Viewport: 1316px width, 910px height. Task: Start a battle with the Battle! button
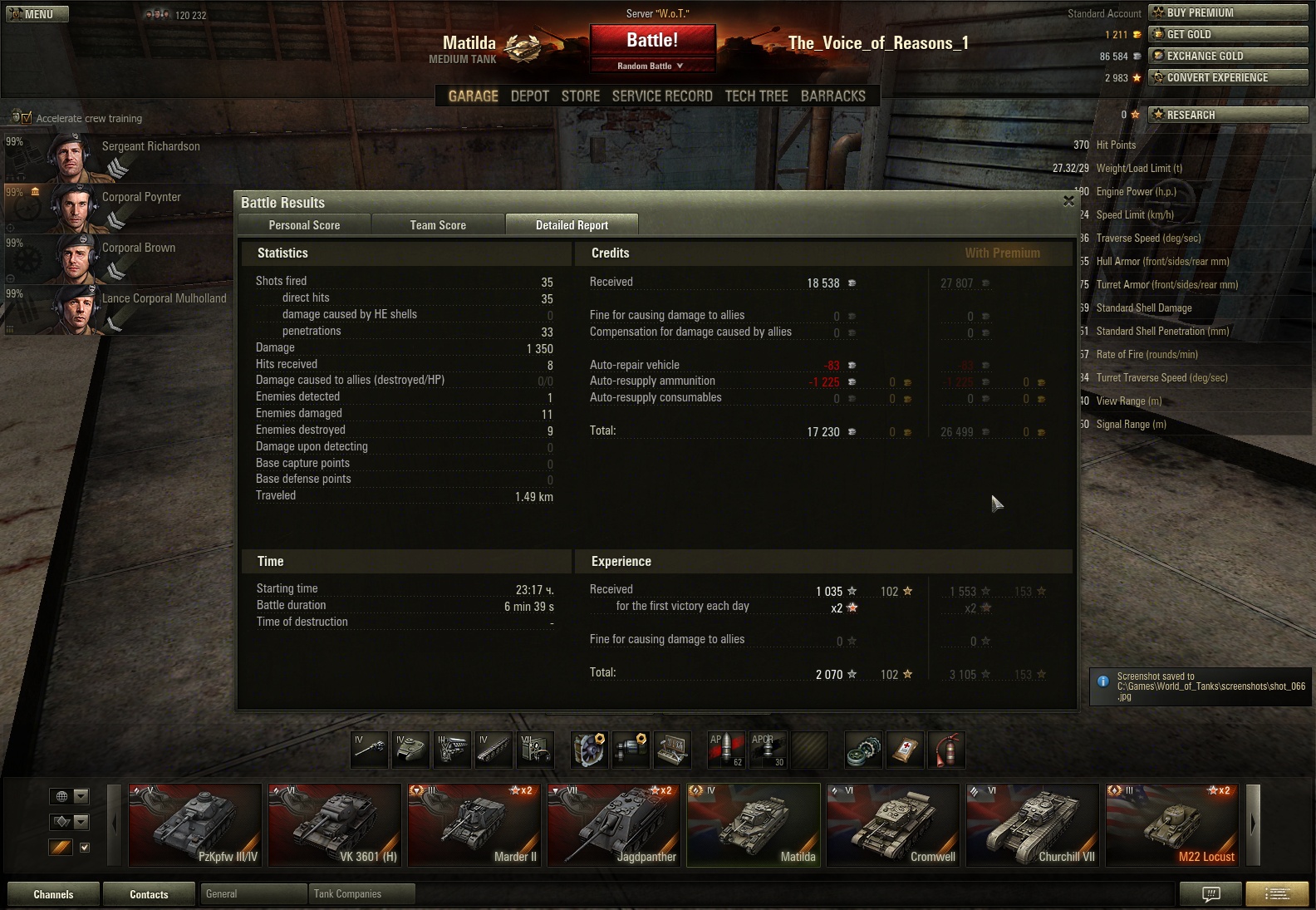652,41
